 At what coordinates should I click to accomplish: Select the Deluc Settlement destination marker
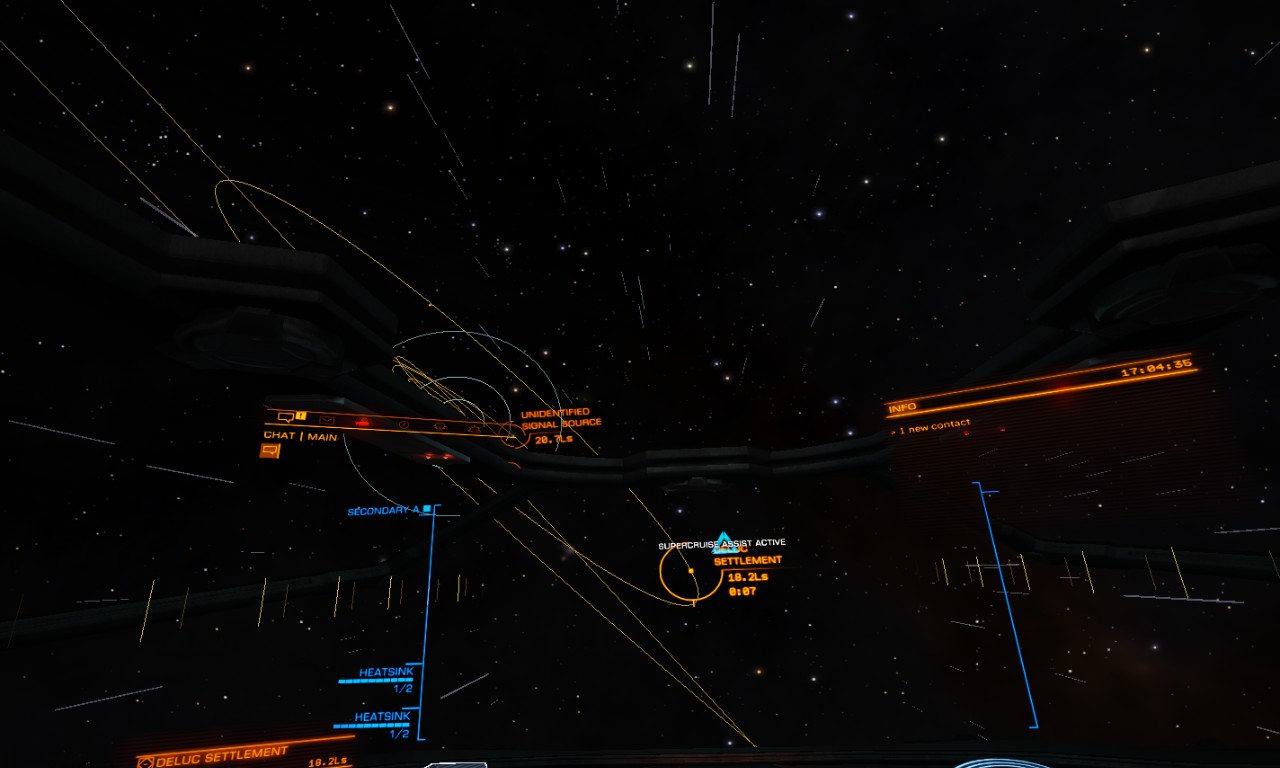691,571
